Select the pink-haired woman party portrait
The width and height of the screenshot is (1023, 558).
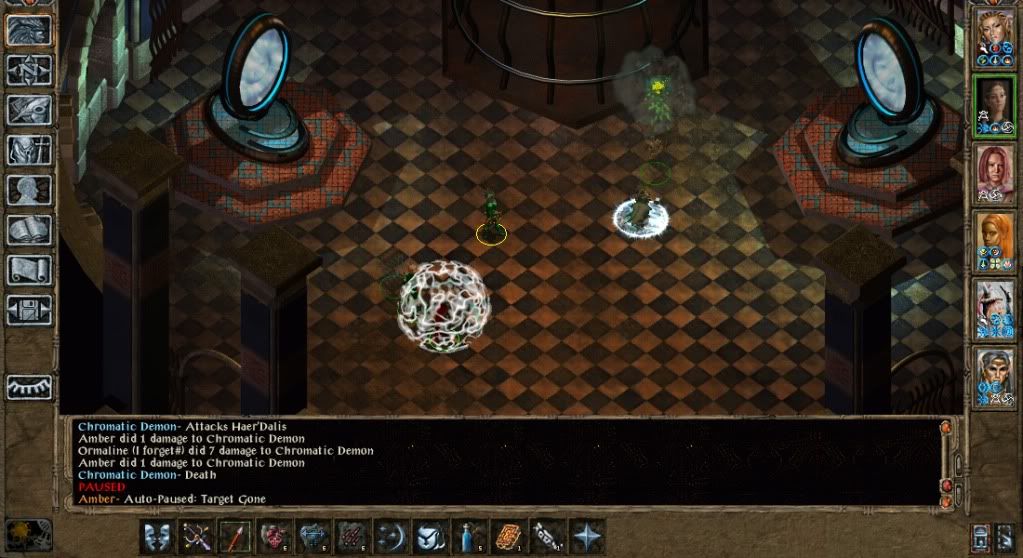995,170
